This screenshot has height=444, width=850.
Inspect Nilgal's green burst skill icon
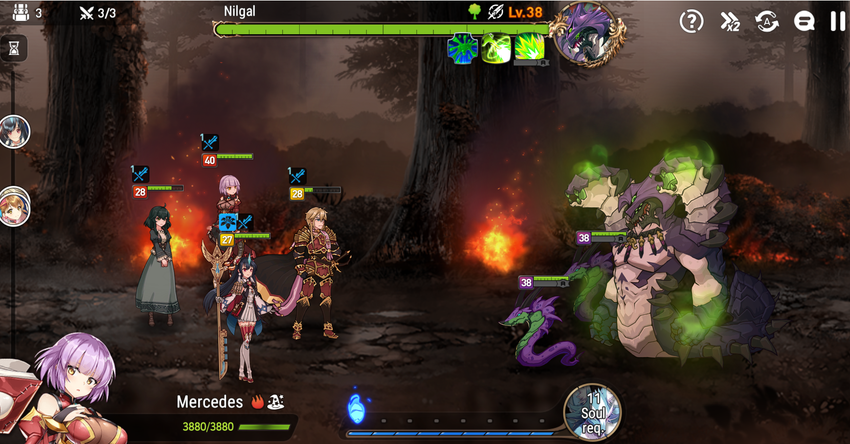coord(529,48)
